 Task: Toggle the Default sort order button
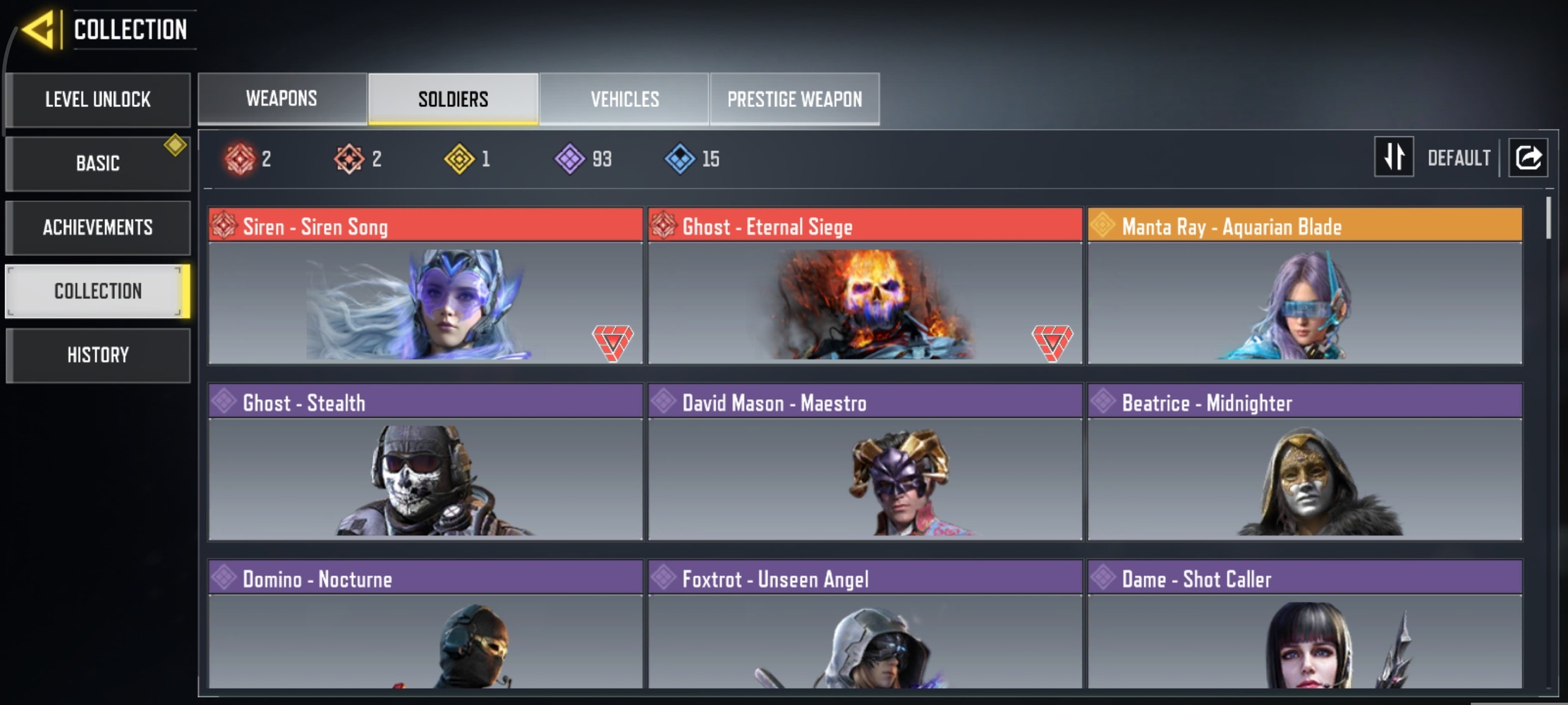(x=1394, y=157)
